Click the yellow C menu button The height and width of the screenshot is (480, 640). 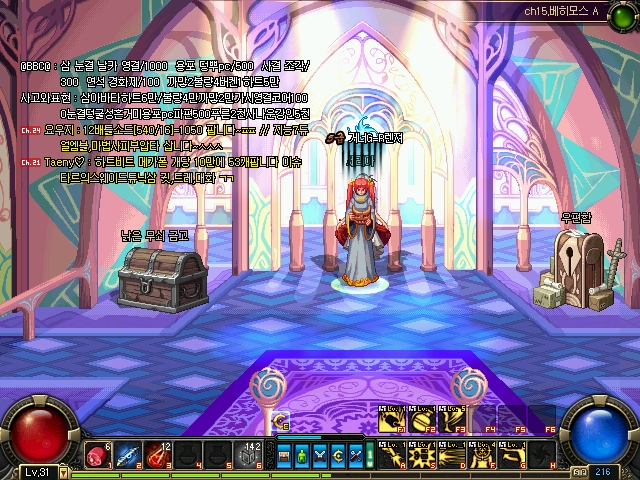pyautogui.click(x=338, y=457)
